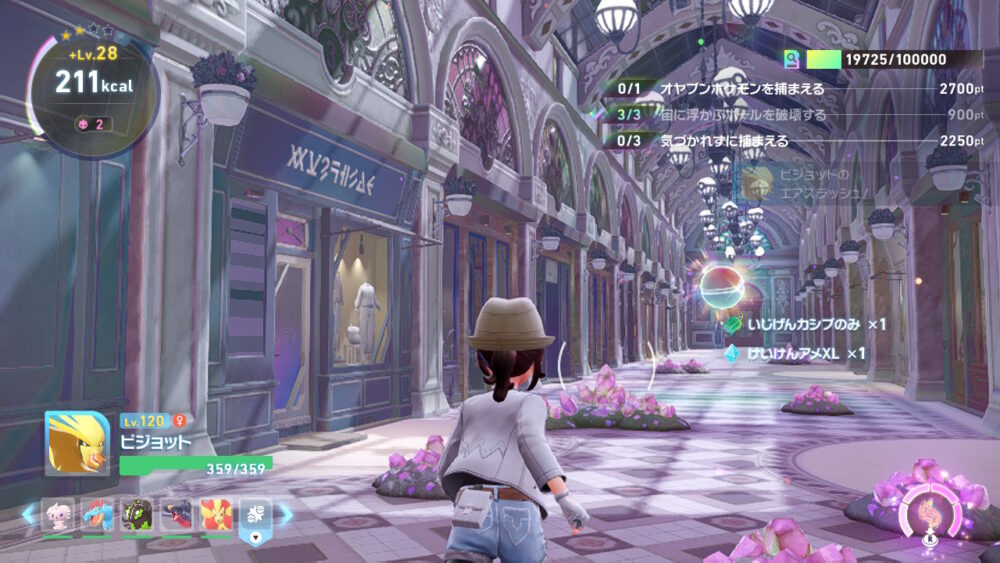The image size is (1000, 563).
Task: Select the 2700pt alpha Pokémon capture mission
Action: tap(790, 89)
